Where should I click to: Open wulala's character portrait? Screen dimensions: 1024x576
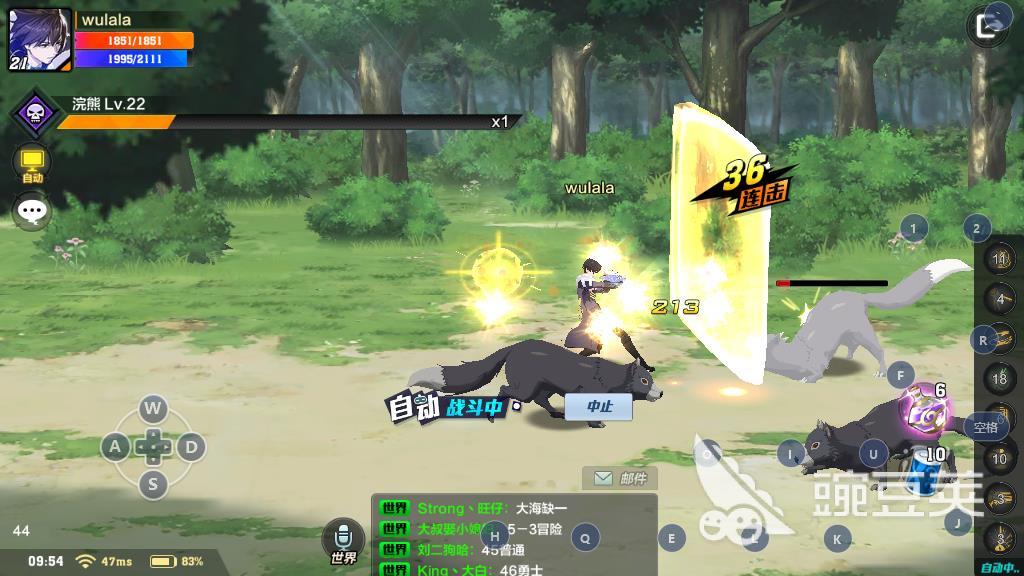[x=40, y=40]
